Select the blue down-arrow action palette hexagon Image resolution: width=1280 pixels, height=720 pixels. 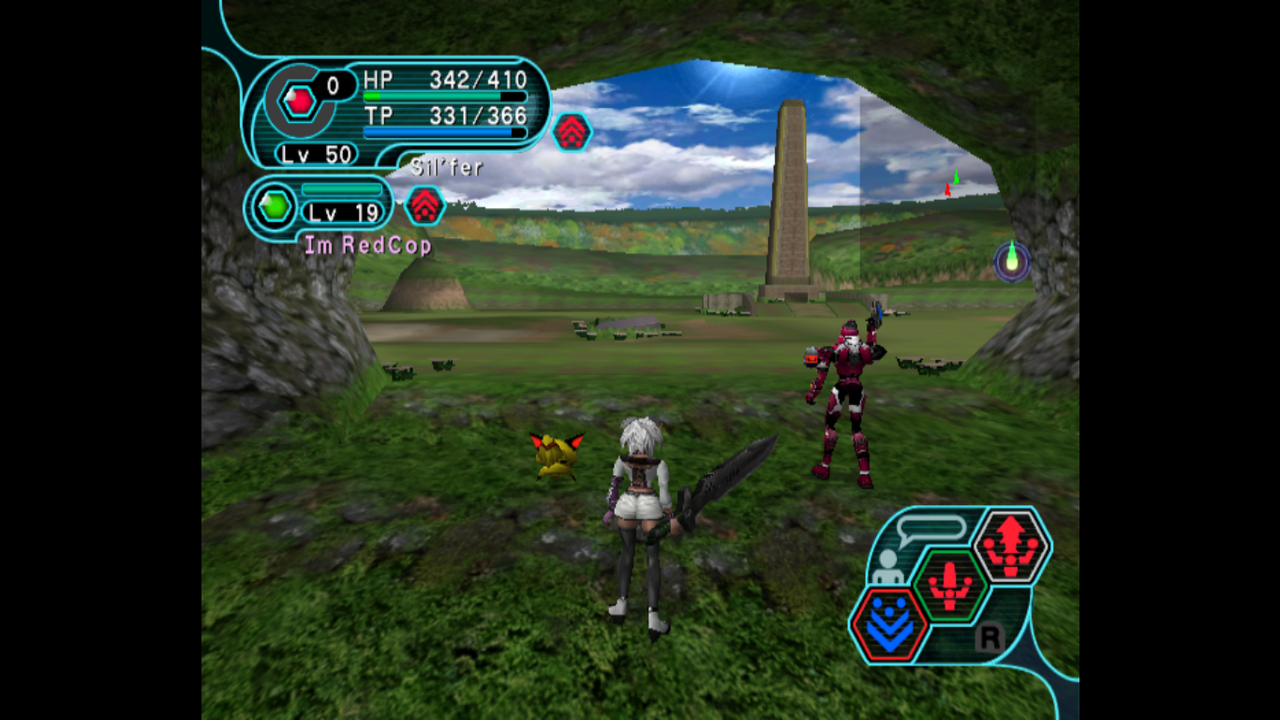(889, 625)
